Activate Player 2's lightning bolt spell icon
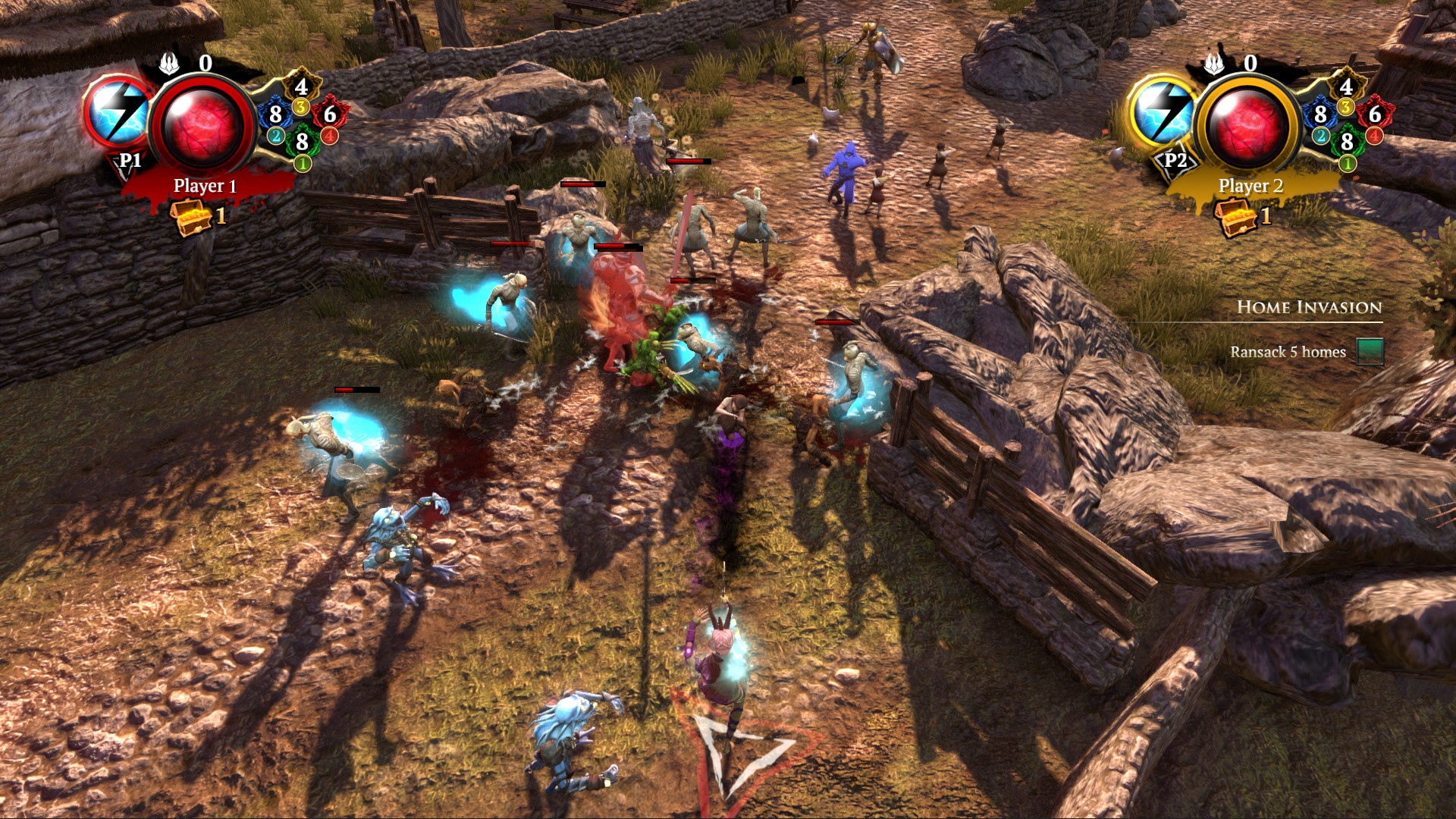 (1163, 114)
